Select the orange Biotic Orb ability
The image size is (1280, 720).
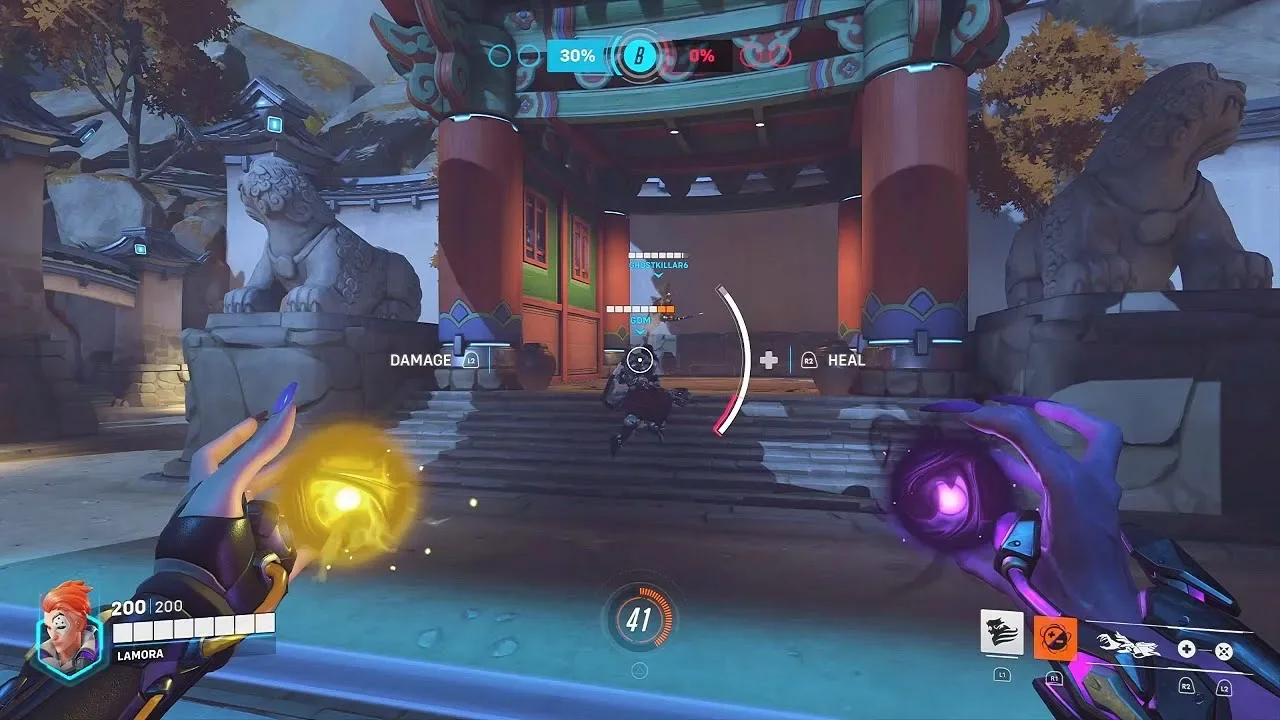pyautogui.click(x=1054, y=634)
